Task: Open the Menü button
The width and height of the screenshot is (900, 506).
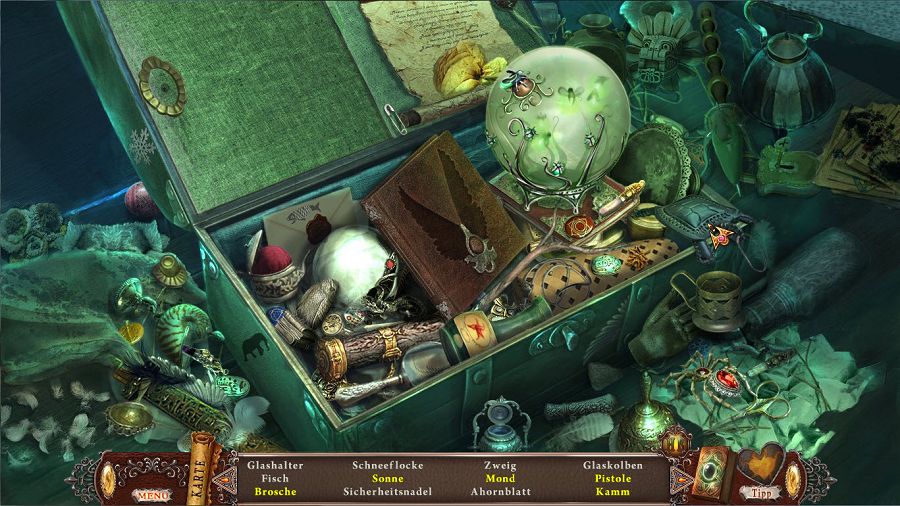Action: [x=152, y=494]
